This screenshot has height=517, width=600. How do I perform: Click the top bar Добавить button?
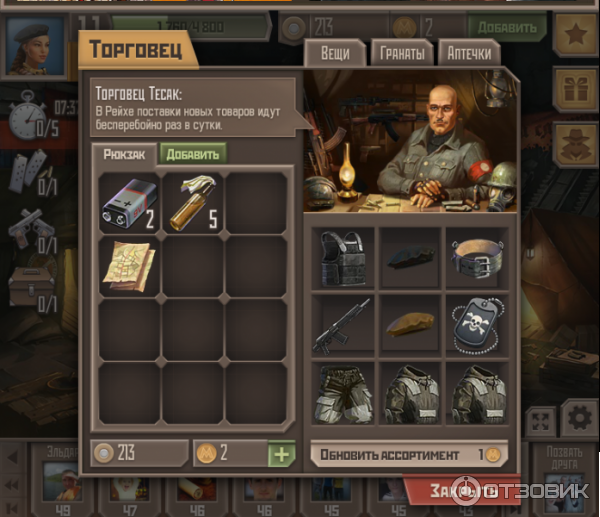coord(507,27)
